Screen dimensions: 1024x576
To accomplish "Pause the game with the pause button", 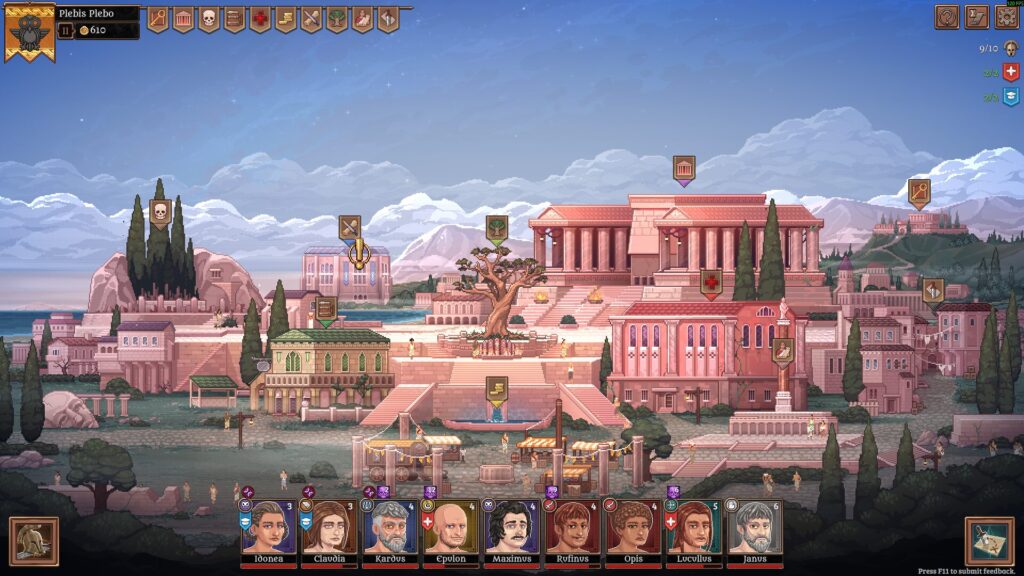I will coord(67,31).
